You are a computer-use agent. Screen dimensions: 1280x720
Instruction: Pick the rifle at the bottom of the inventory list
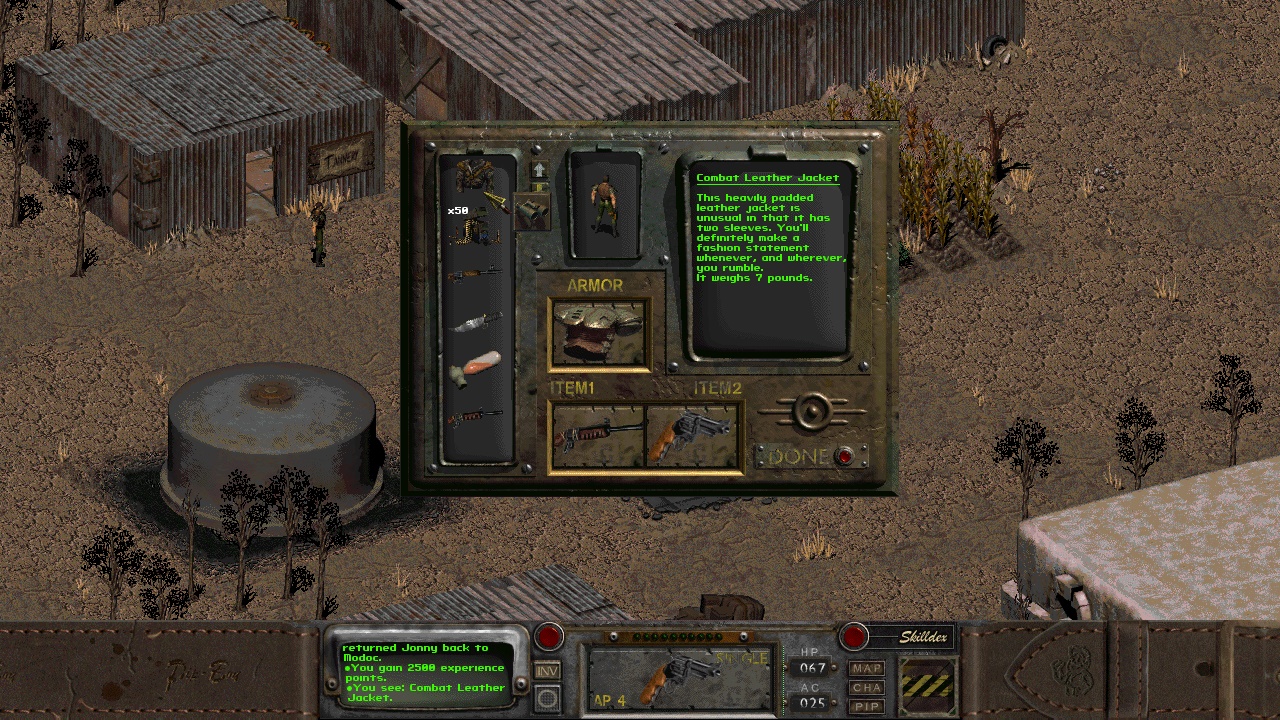click(x=476, y=417)
